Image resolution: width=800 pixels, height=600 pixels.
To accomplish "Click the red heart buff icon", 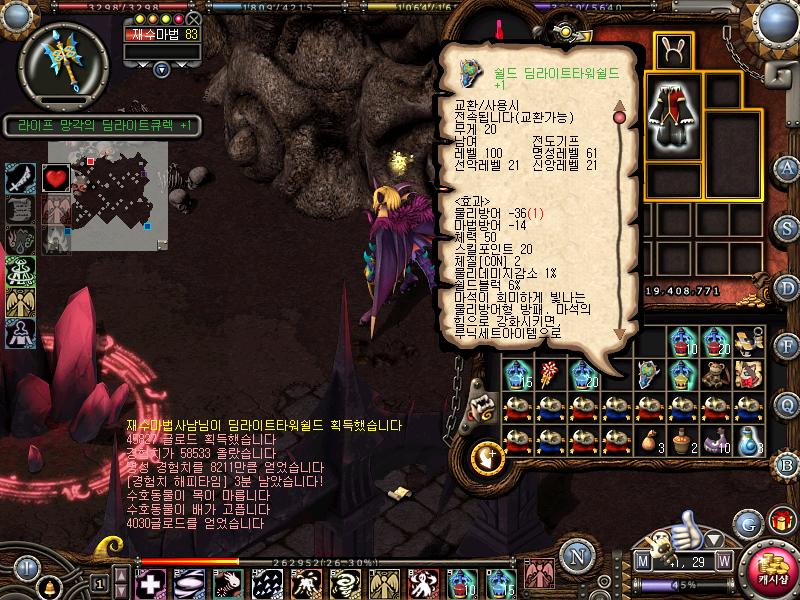I will [x=55, y=178].
